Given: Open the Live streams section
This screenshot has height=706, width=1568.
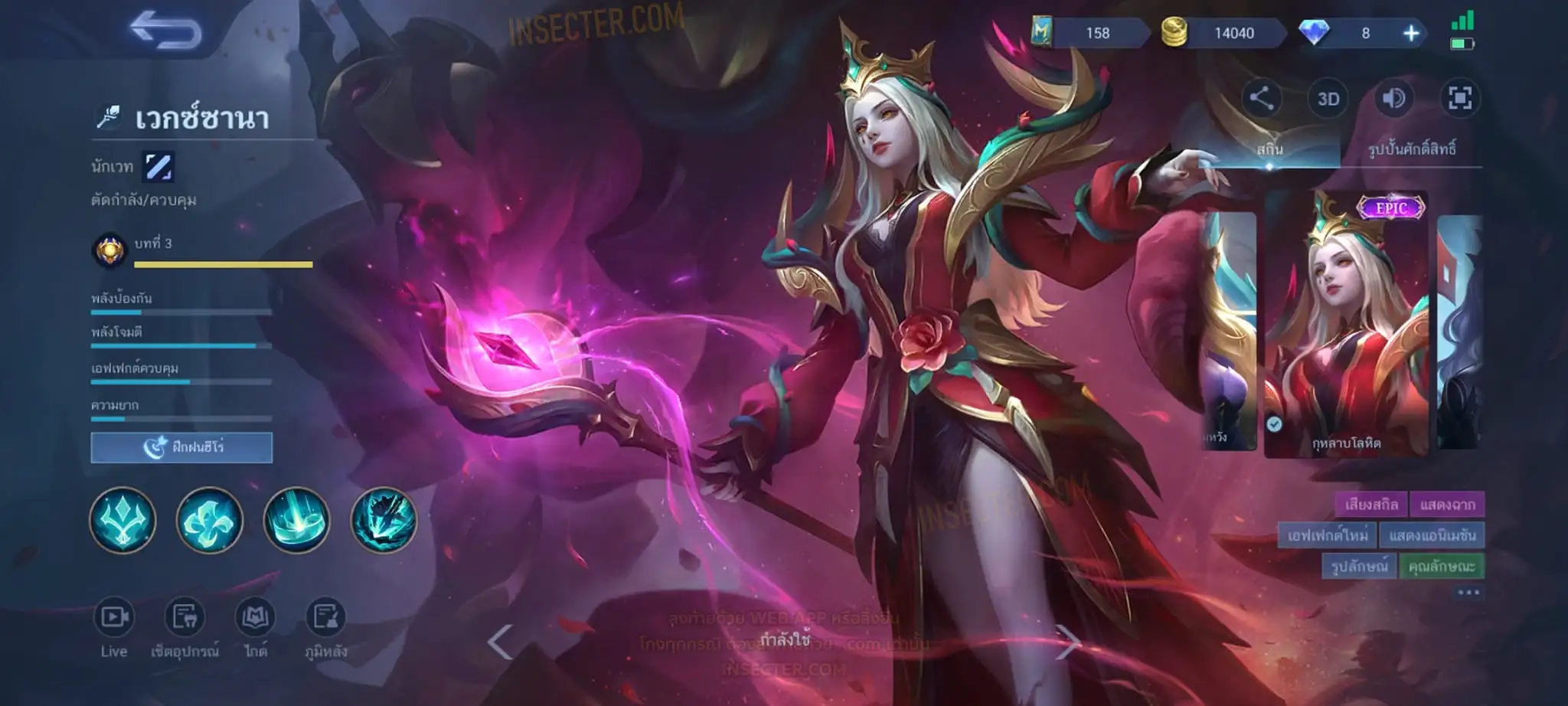Looking at the screenshot, I should (x=114, y=628).
